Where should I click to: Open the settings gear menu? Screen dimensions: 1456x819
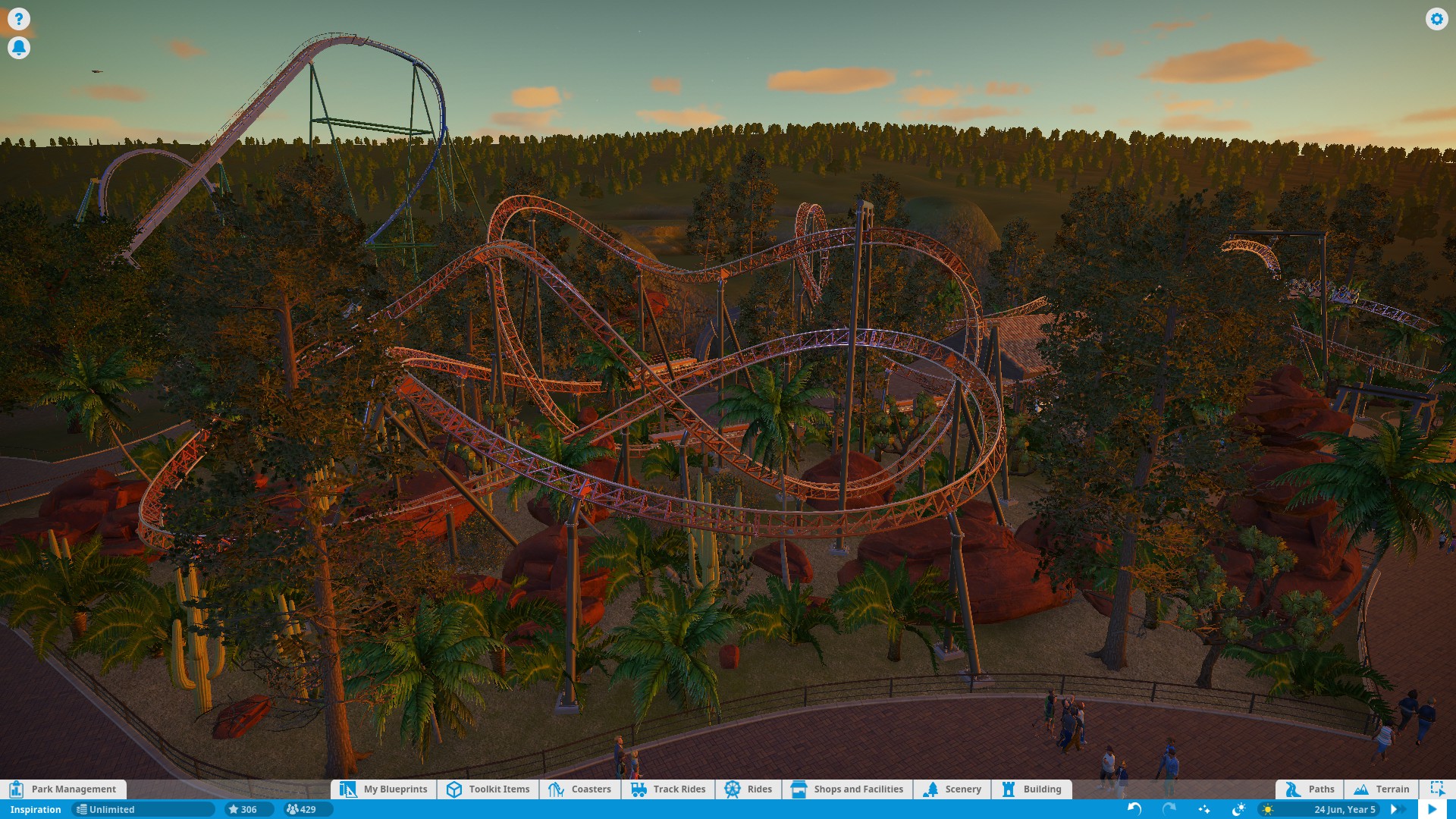(1437, 19)
